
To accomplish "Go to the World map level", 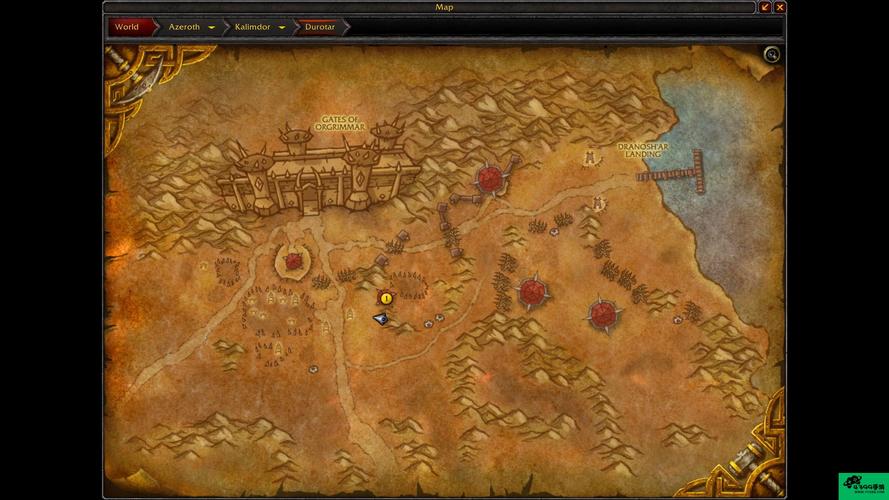I will [x=127, y=27].
